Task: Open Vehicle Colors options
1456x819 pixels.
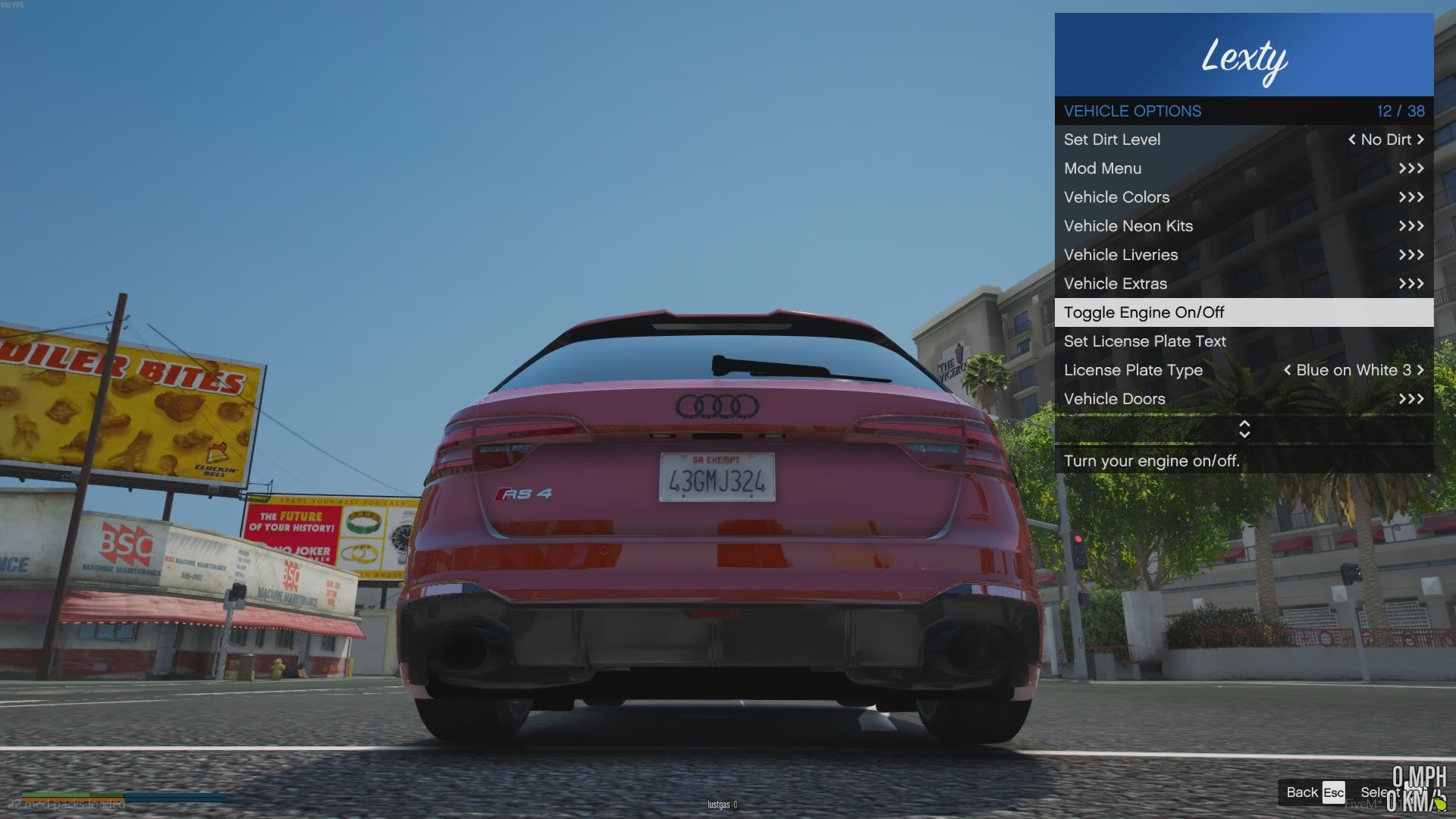Action: point(1244,197)
